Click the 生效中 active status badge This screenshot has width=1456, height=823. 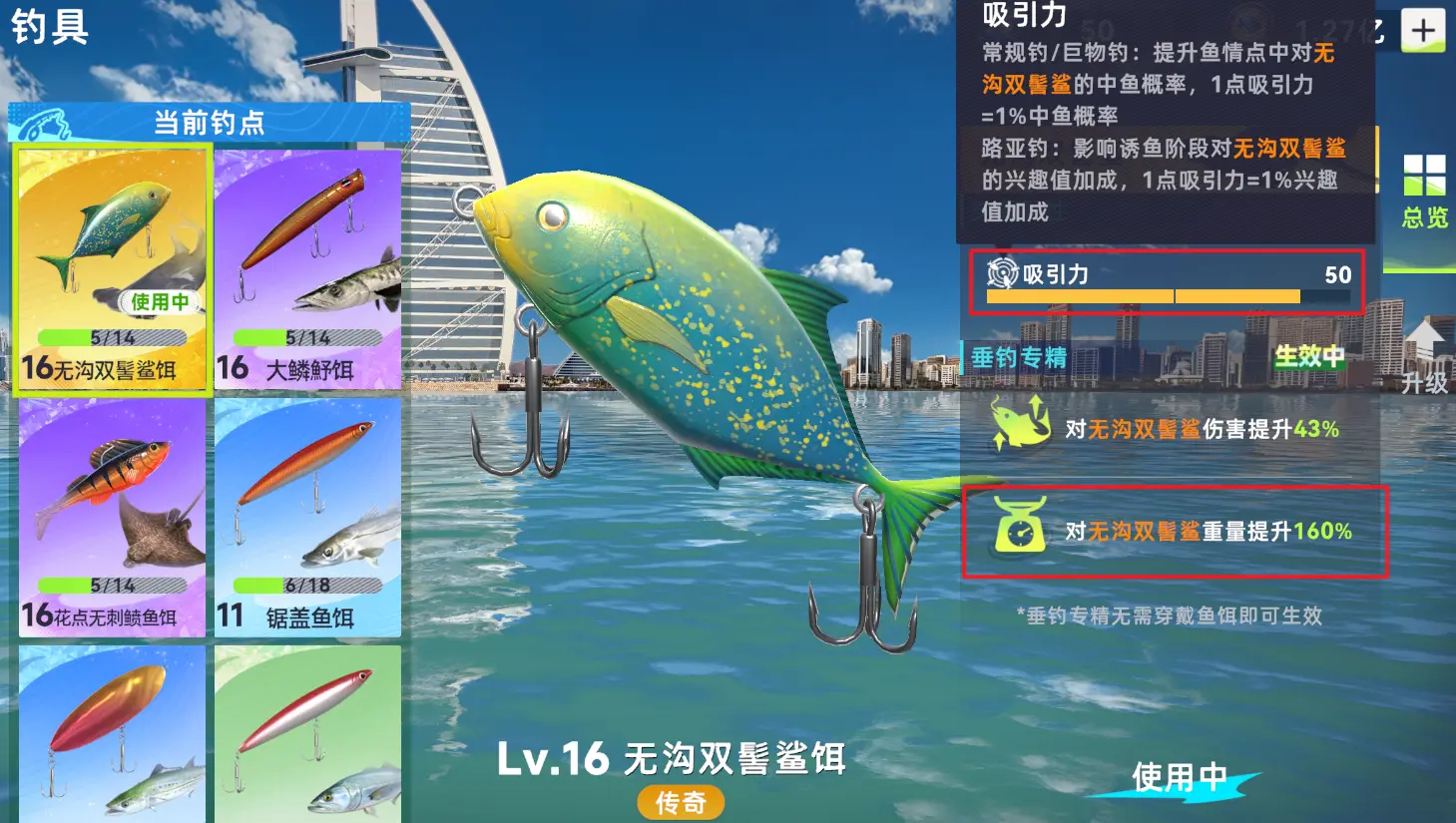1308,357
